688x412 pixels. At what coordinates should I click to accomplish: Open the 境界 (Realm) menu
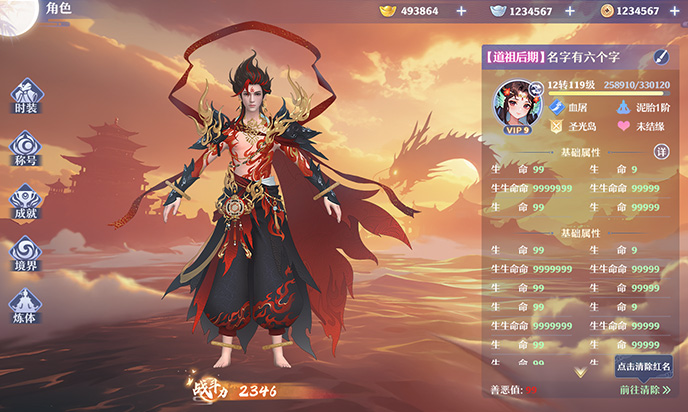point(27,253)
